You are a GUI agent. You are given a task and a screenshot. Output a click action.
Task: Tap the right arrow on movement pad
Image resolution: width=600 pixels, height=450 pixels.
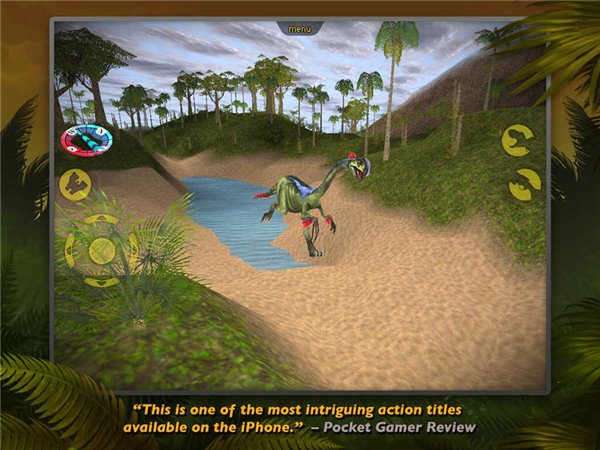[133, 250]
